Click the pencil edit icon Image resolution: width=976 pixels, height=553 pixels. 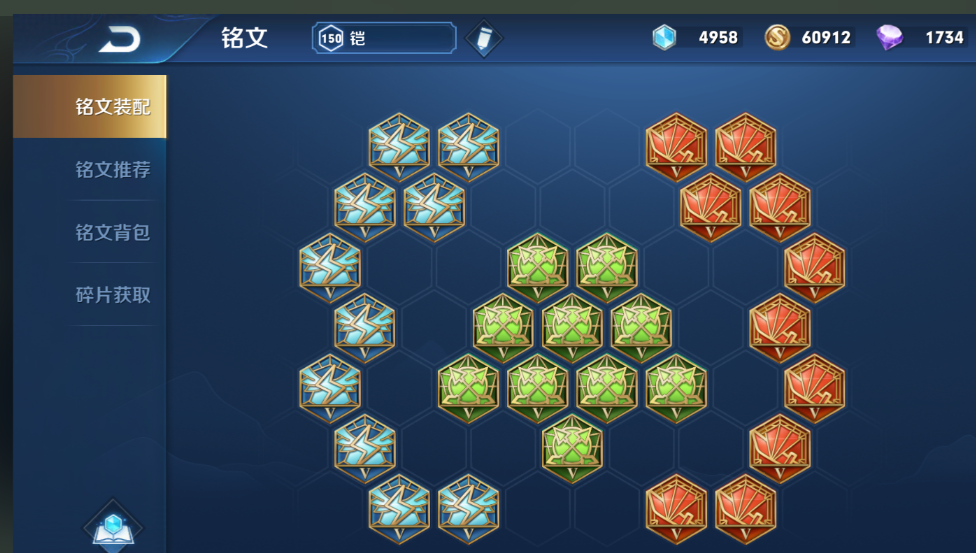[x=484, y=39]
